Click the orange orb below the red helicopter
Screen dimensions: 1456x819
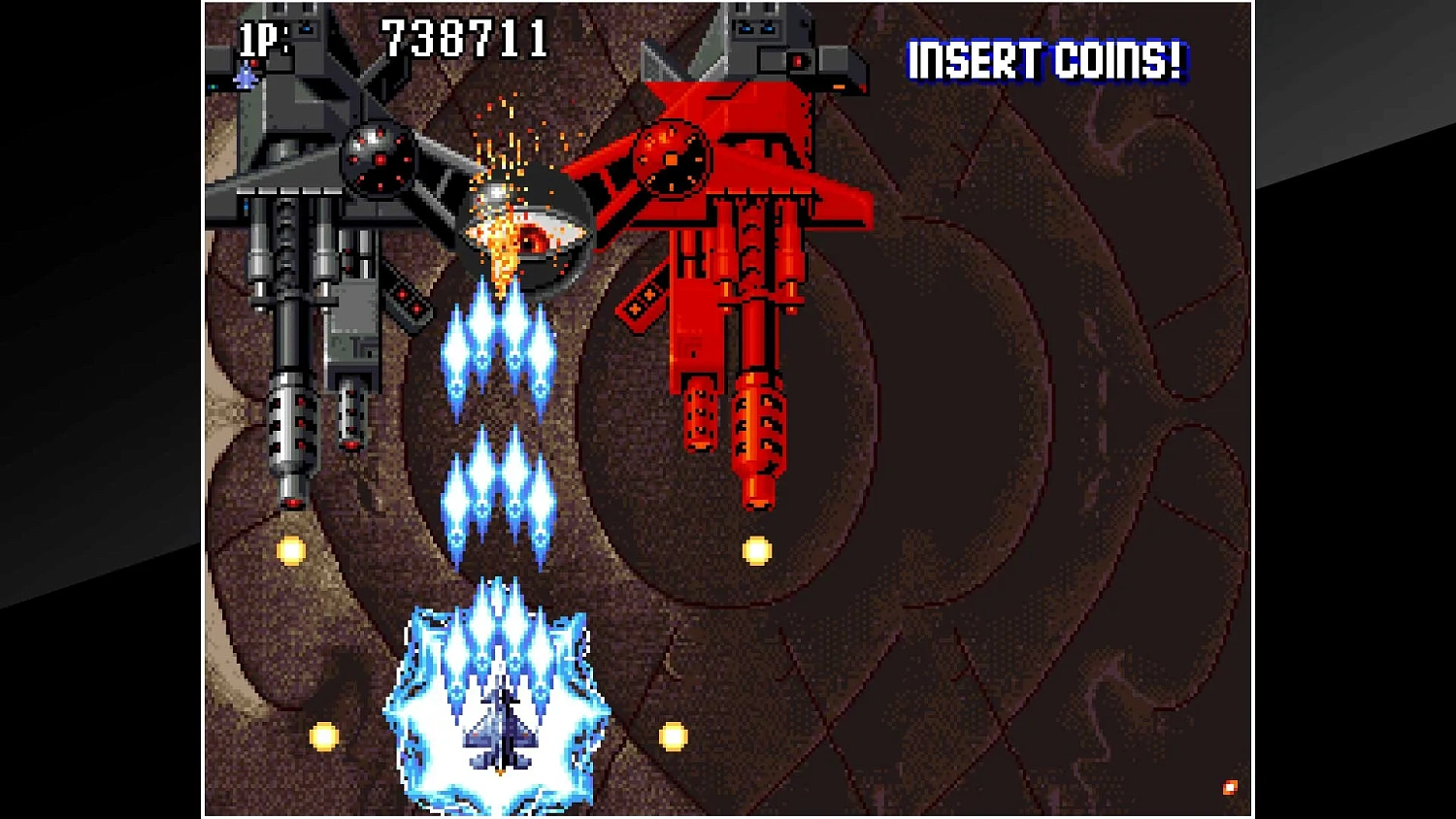[x=754, y=550]
